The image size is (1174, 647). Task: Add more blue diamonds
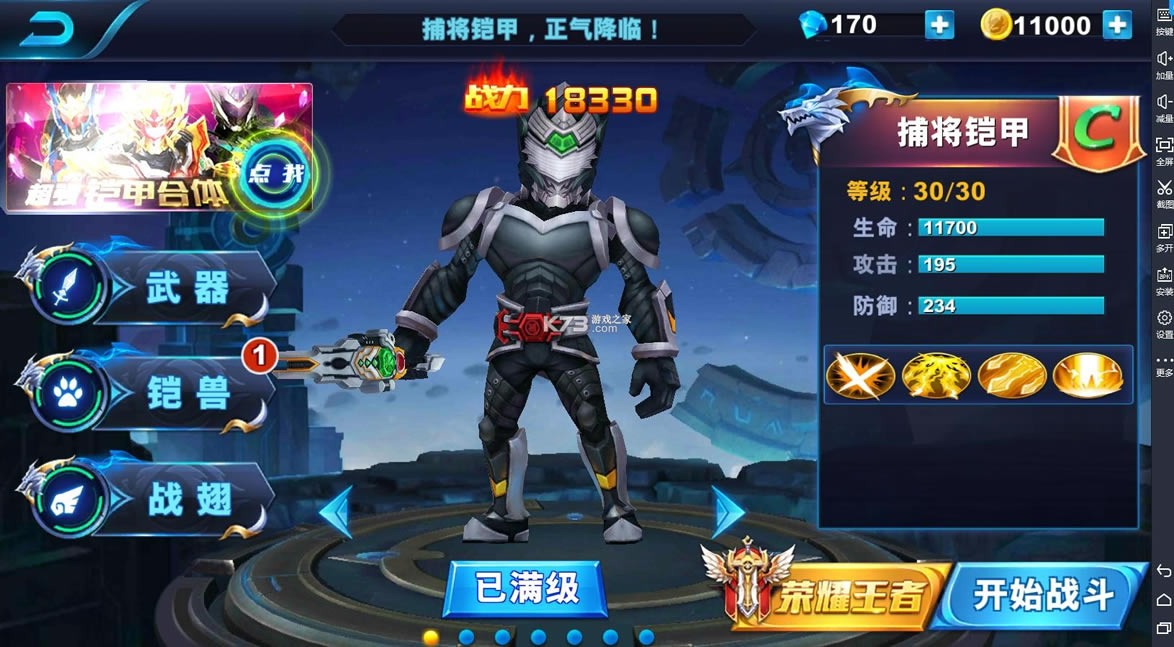click(x=939, y=25)
